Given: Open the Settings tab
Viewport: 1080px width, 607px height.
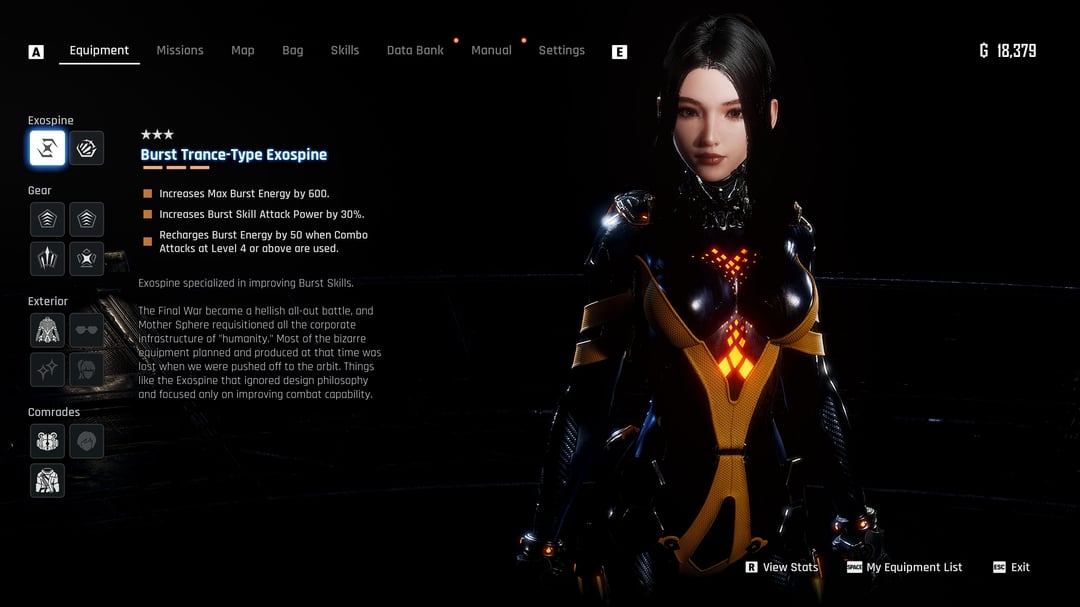Looking at the screenshot, I should [x=561, y=50].
